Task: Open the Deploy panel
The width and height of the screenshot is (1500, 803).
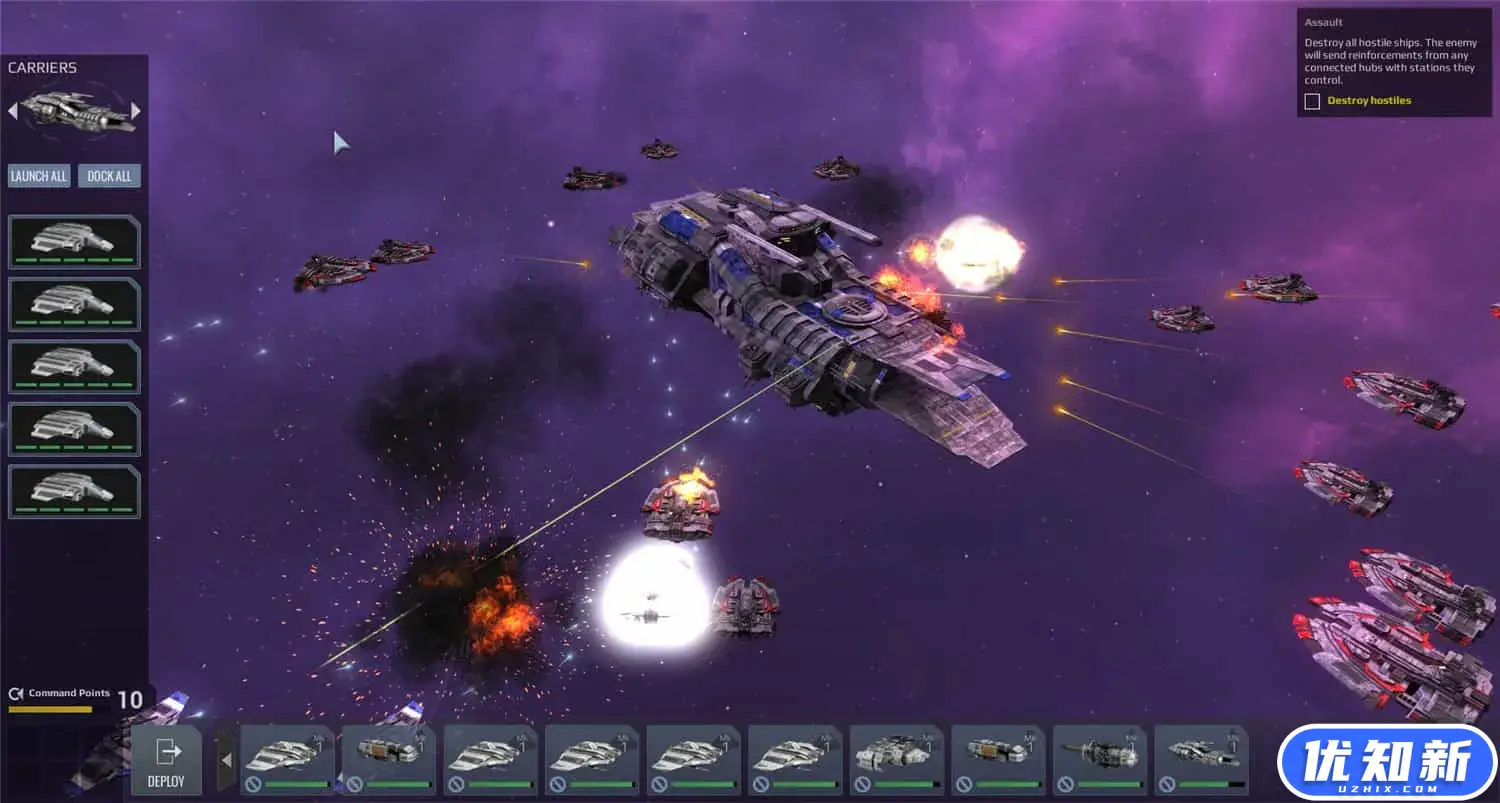Action: pos(166,762)
